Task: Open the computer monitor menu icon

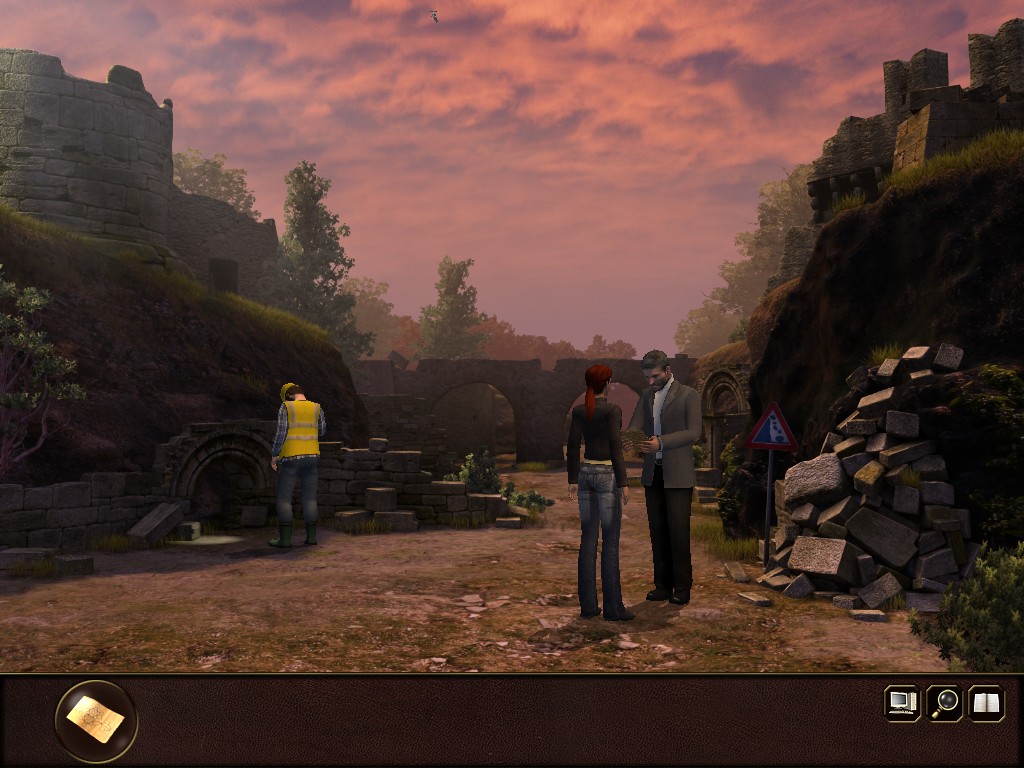Action: (902, 703)
